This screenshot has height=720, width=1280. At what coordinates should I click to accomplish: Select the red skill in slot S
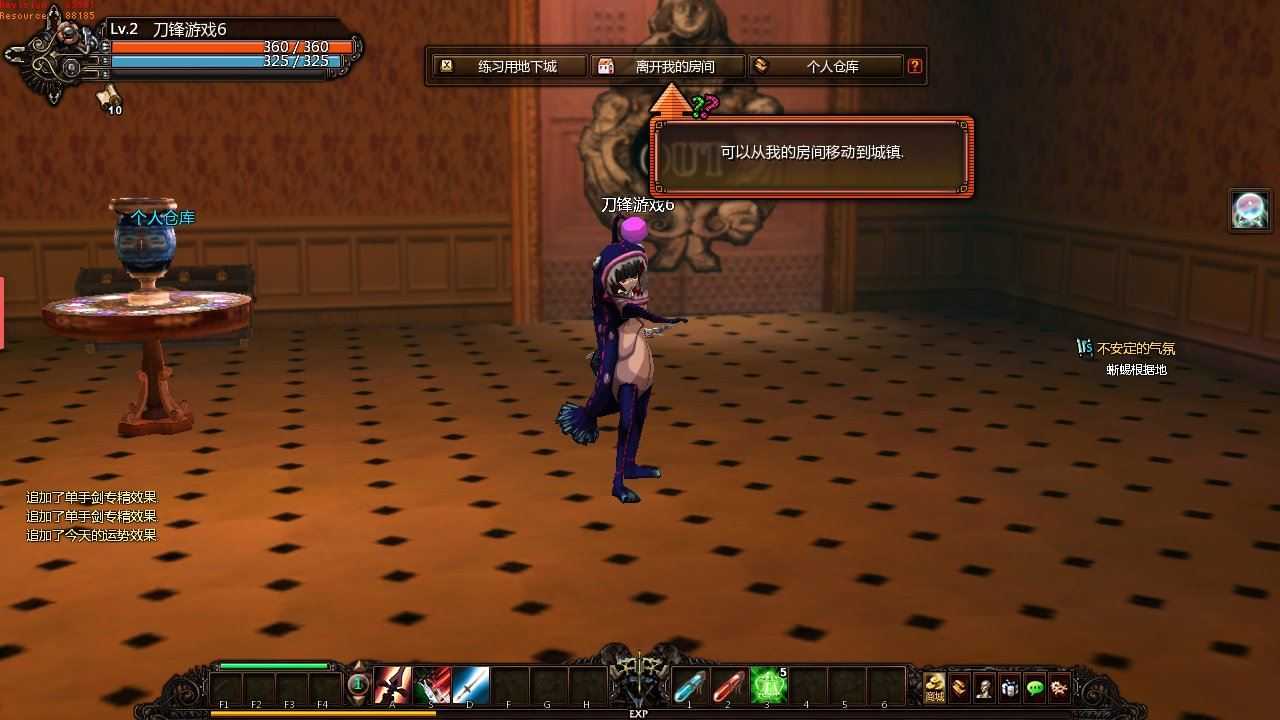[431, 686]
